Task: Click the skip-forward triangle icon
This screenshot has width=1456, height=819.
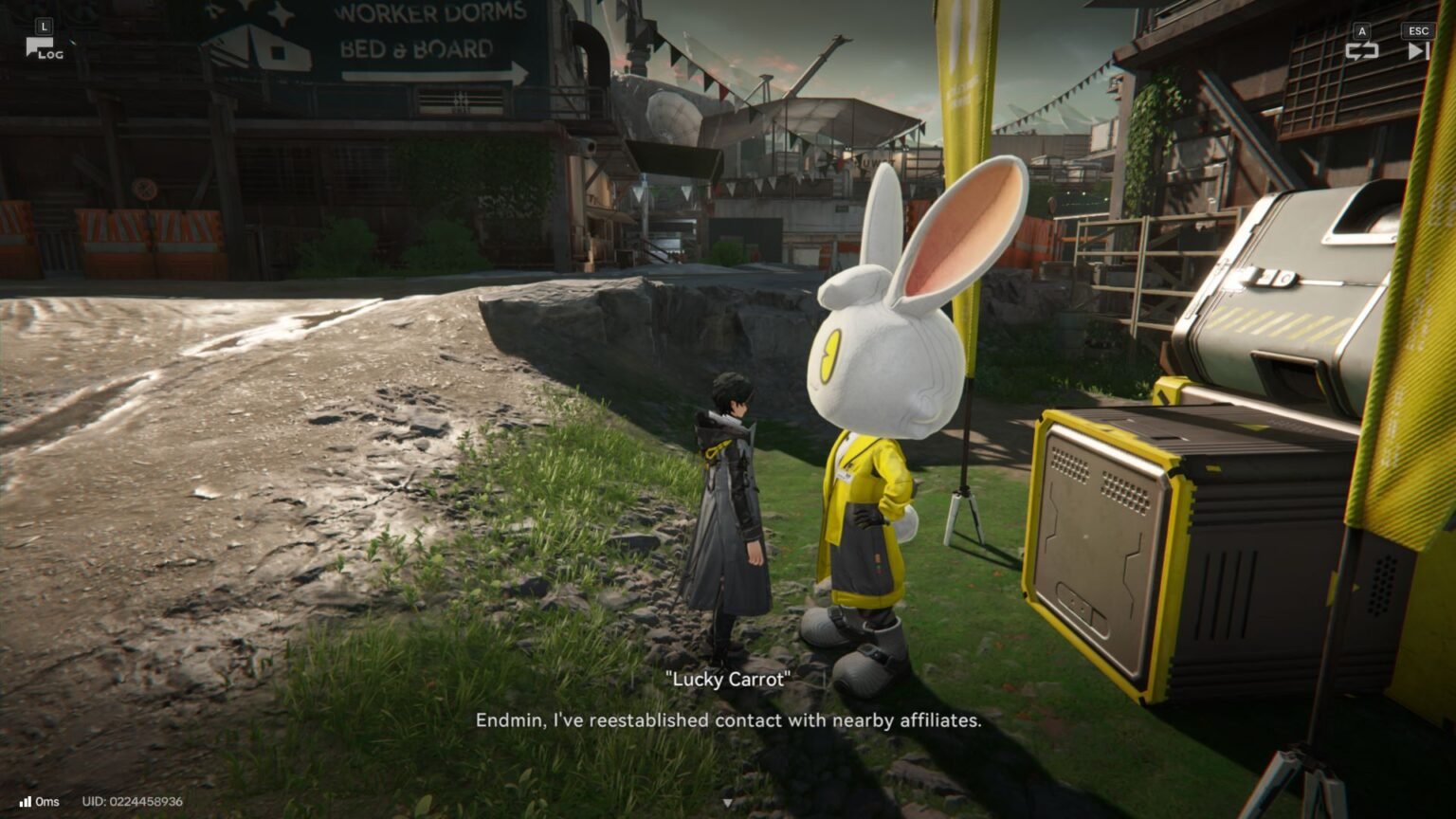Action: [1418, 50]
